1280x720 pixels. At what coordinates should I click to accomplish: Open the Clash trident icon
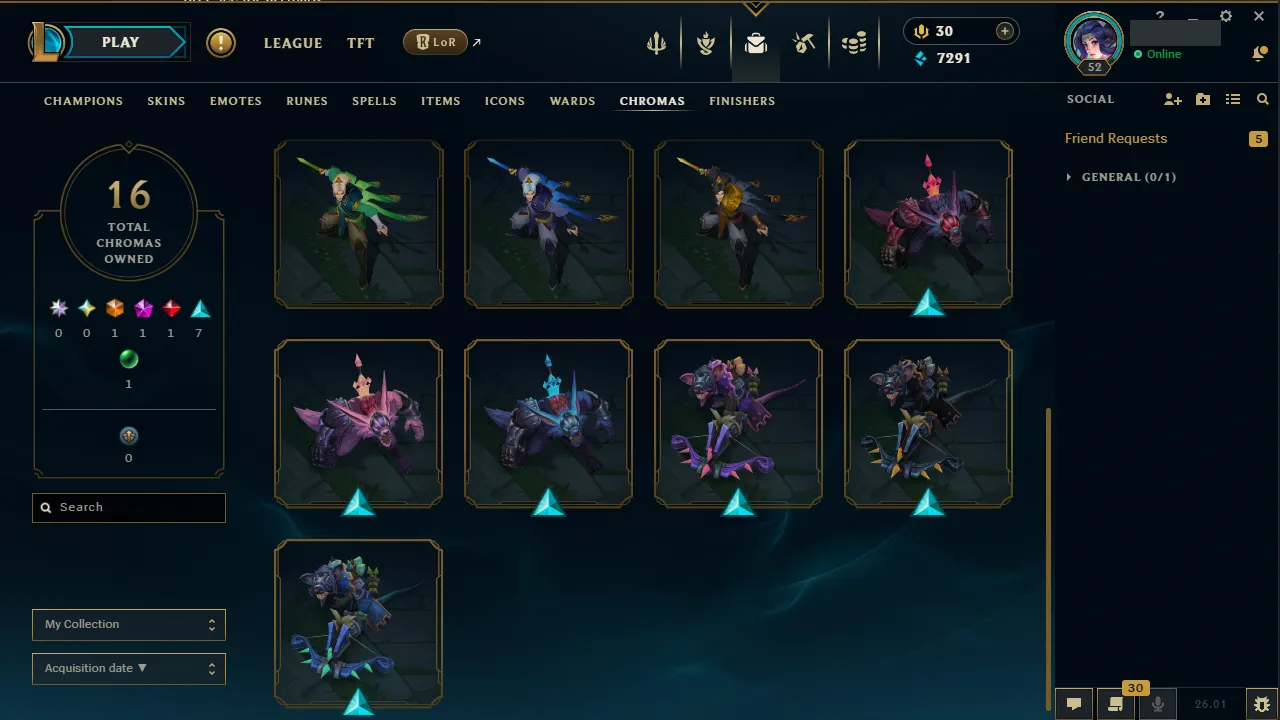pos(656,44)
